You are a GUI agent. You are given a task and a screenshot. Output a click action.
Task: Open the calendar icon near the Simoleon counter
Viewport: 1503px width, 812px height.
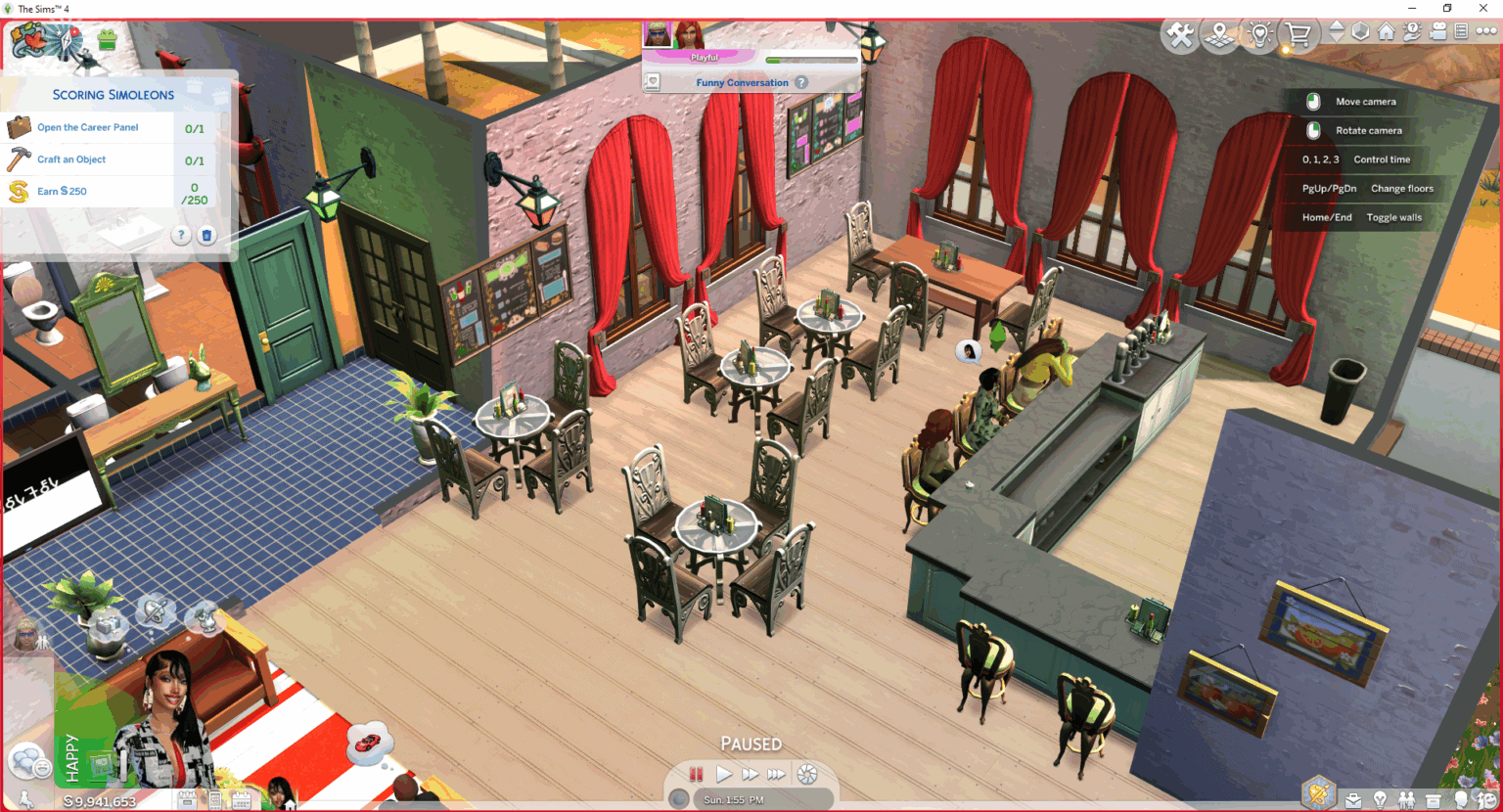click(x=241, y=800)
